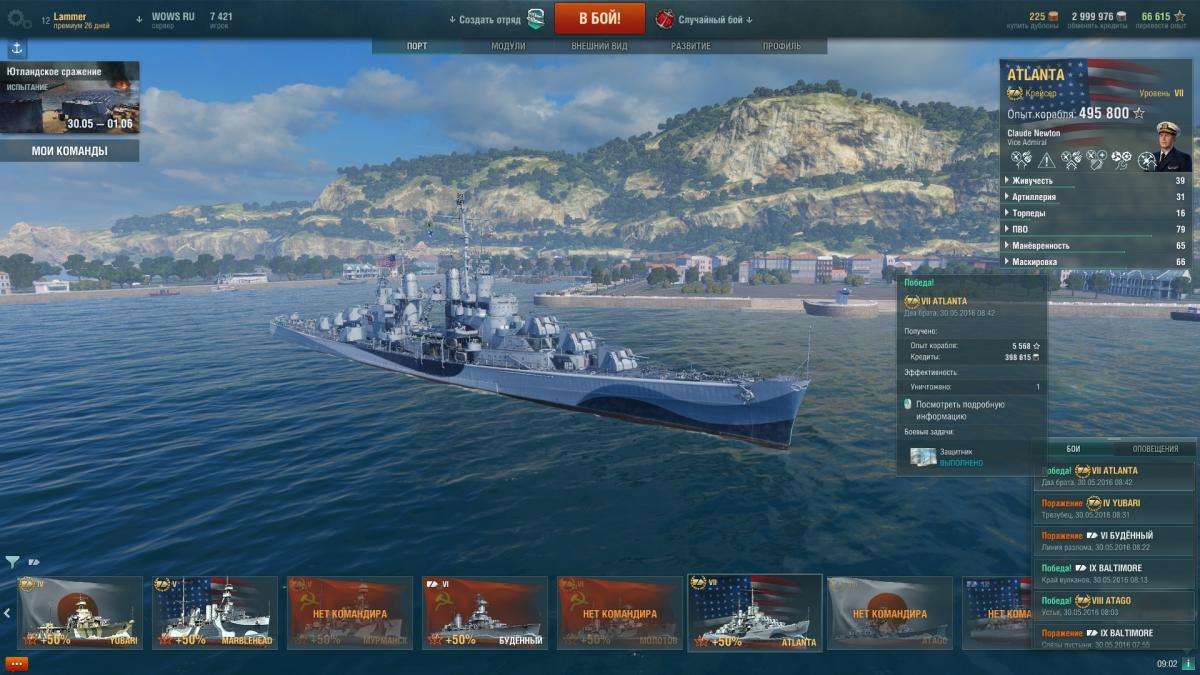Click Создать отряд to create a division
1200x675 pixels.
tap(490, 19)
